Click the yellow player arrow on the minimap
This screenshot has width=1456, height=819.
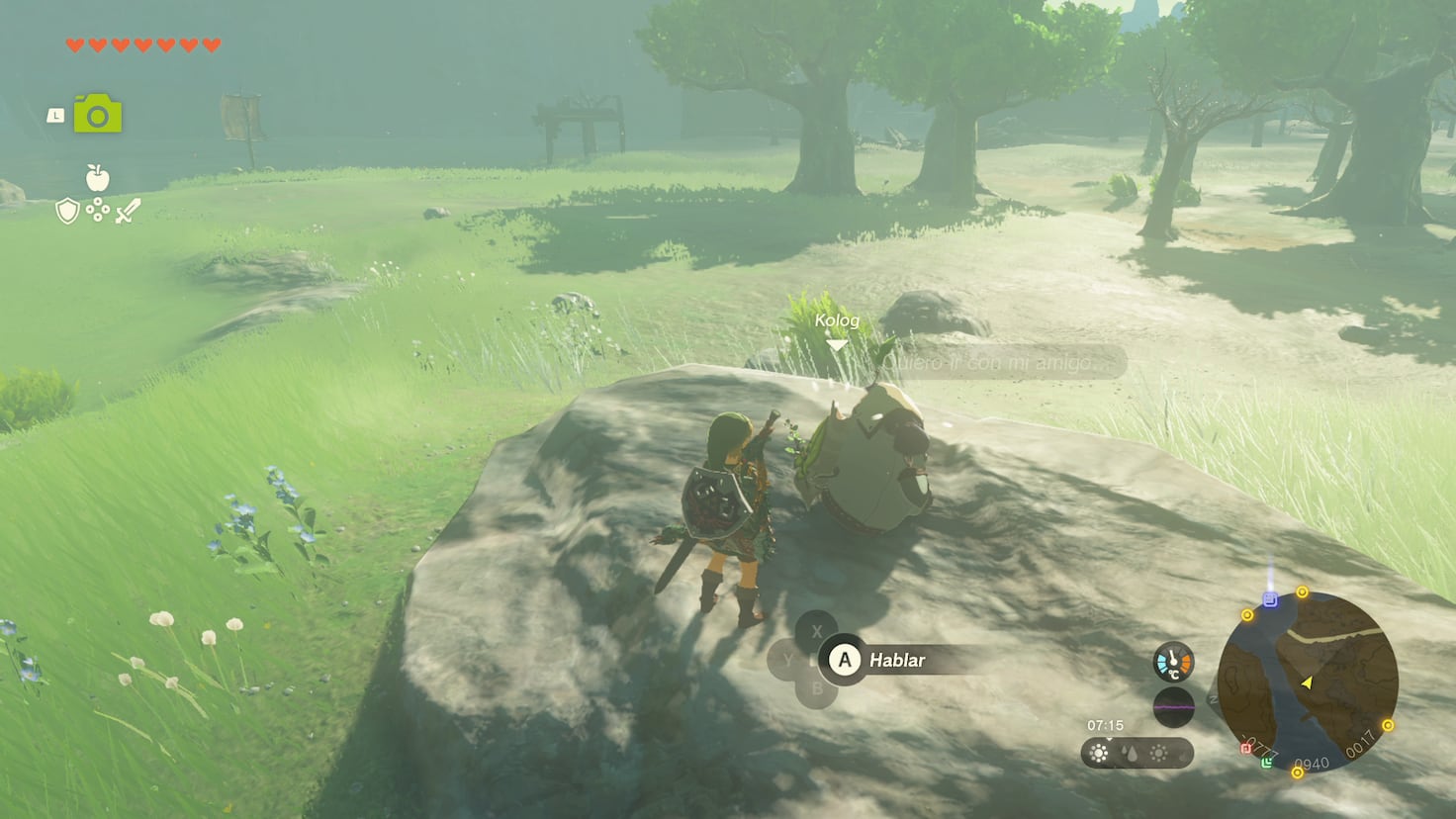(x=1308, y=682)
